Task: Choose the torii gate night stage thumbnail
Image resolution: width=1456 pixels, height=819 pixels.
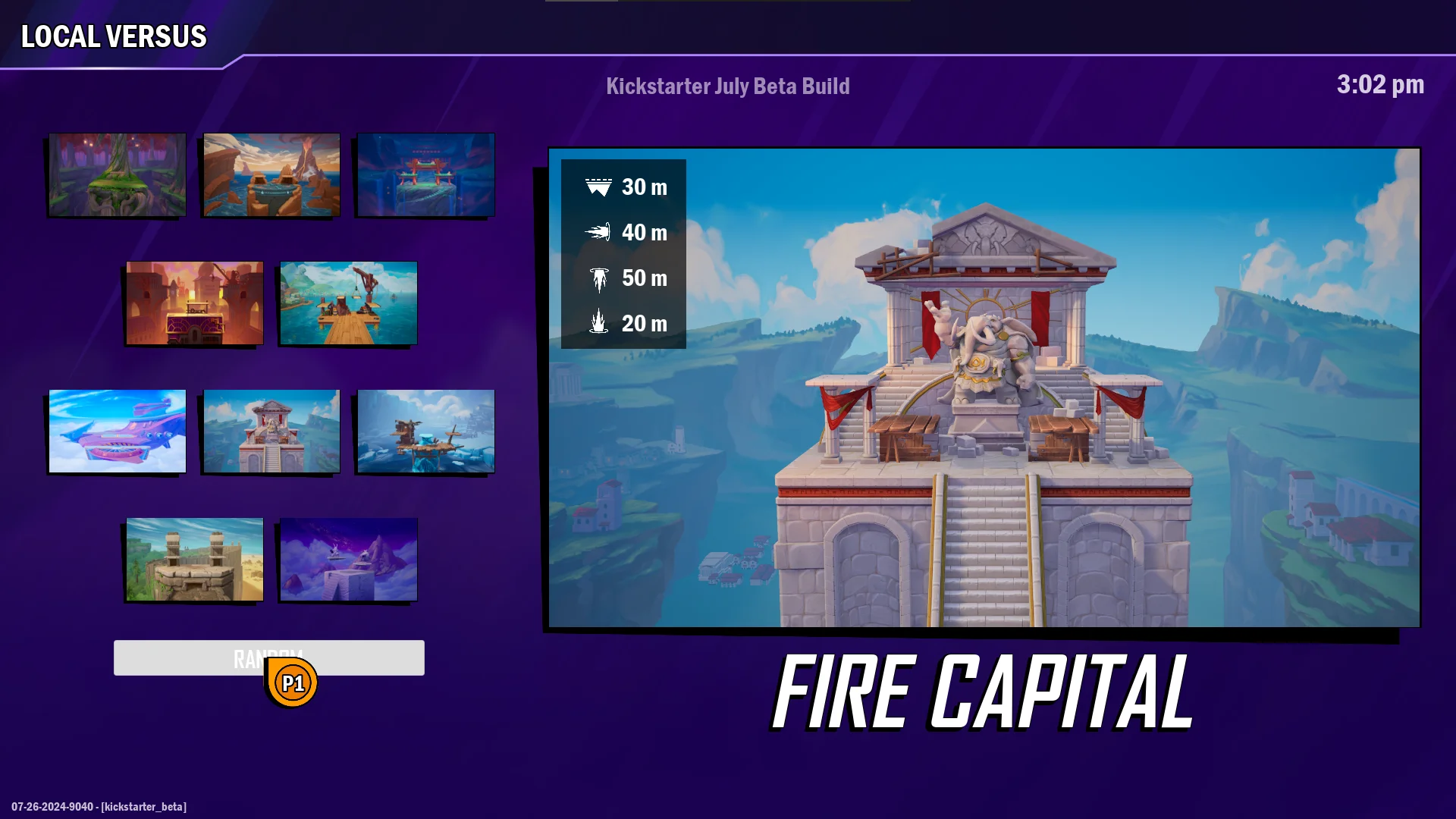Action: click(425, 174)
